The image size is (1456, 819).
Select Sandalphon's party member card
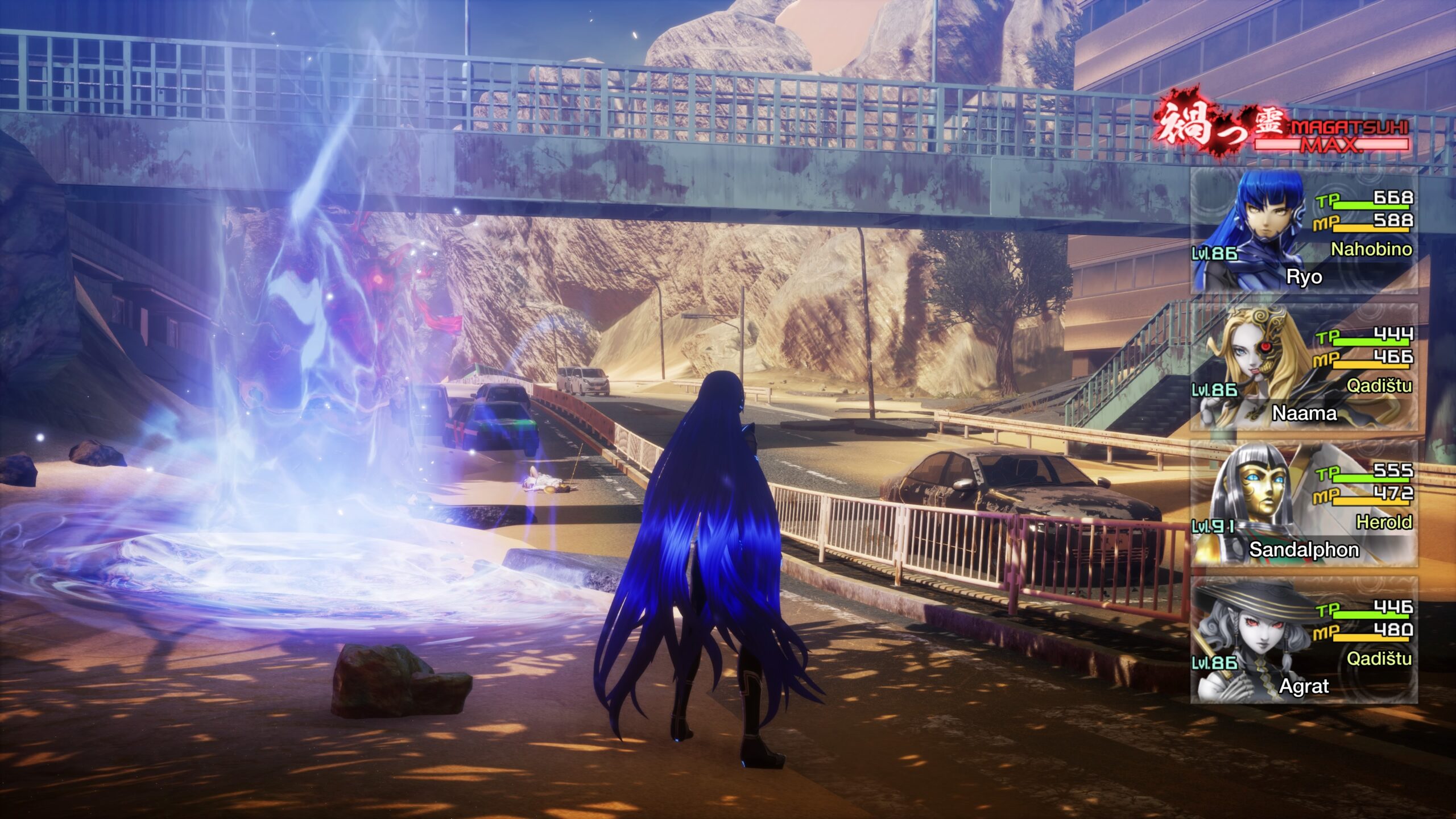pos(1304,504)
